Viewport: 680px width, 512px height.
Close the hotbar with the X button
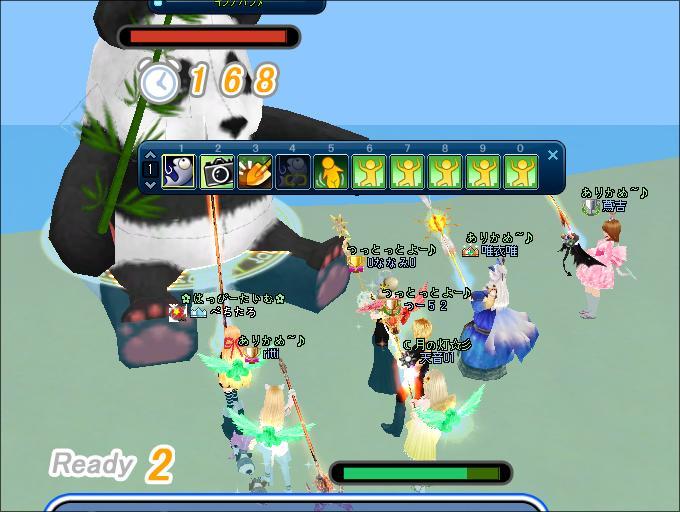coord(553,156)
